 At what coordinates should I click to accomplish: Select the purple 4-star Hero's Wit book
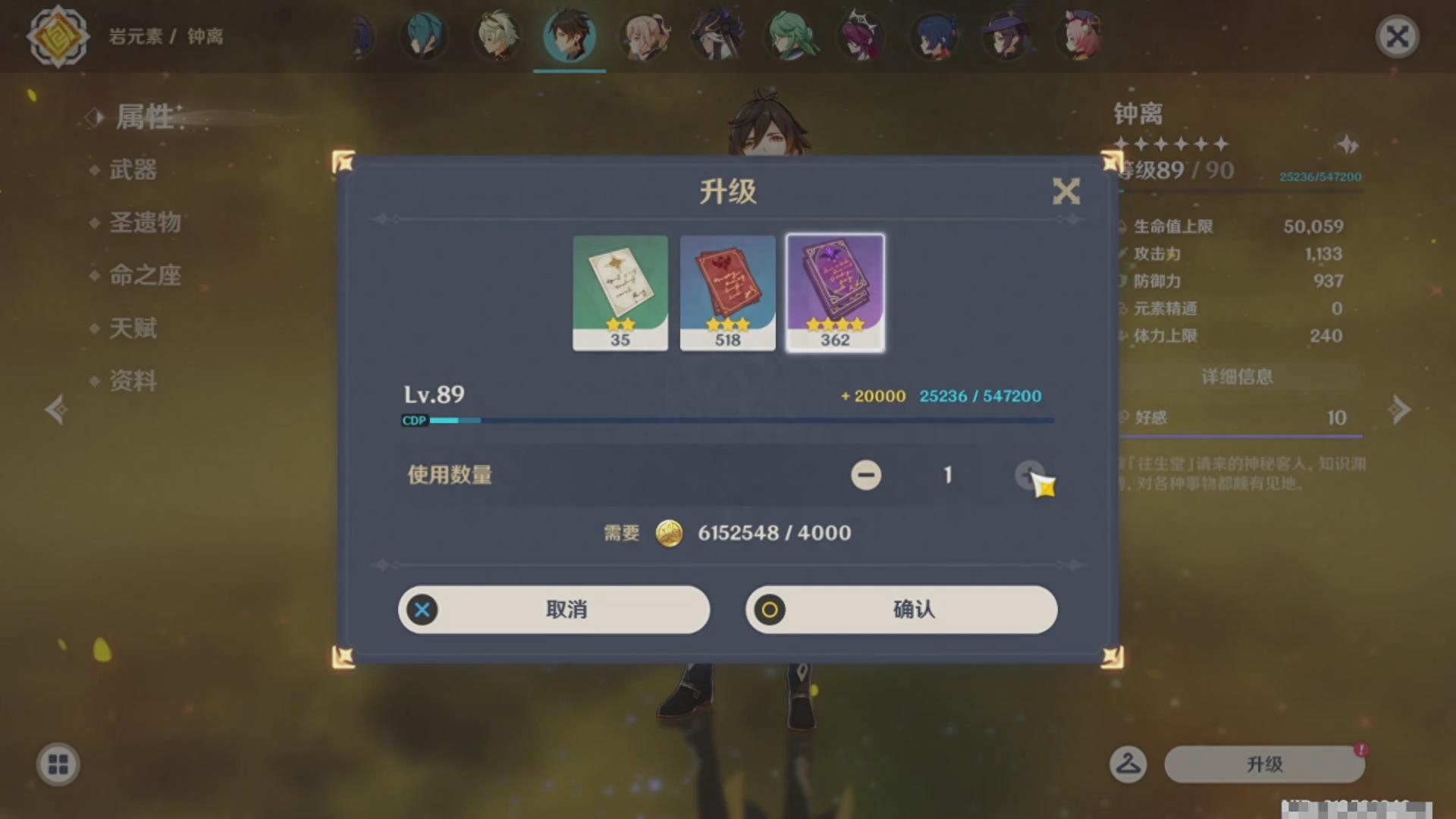tap(834, 292)
